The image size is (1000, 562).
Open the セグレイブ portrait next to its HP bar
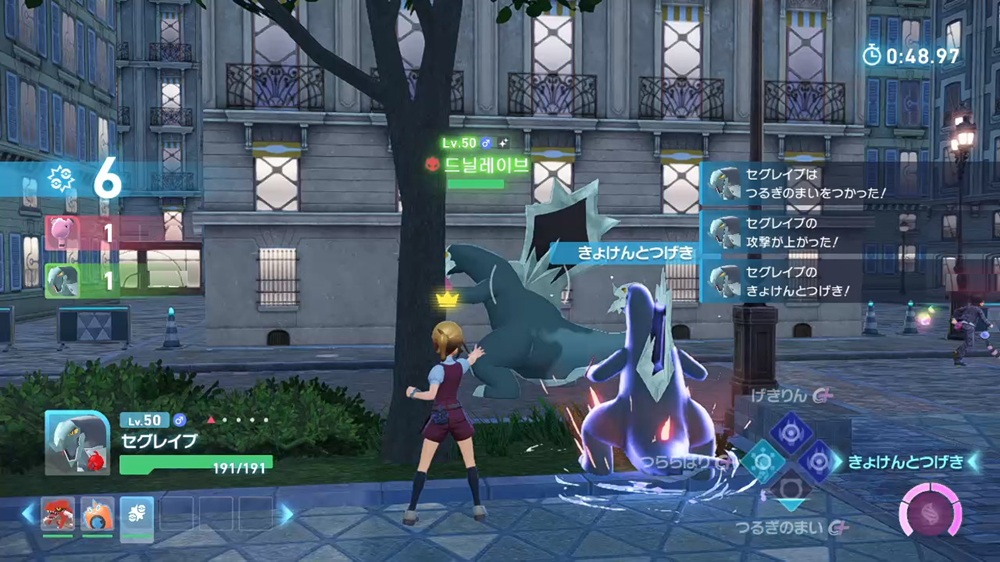pyautogui.click(x=77, y=442)
